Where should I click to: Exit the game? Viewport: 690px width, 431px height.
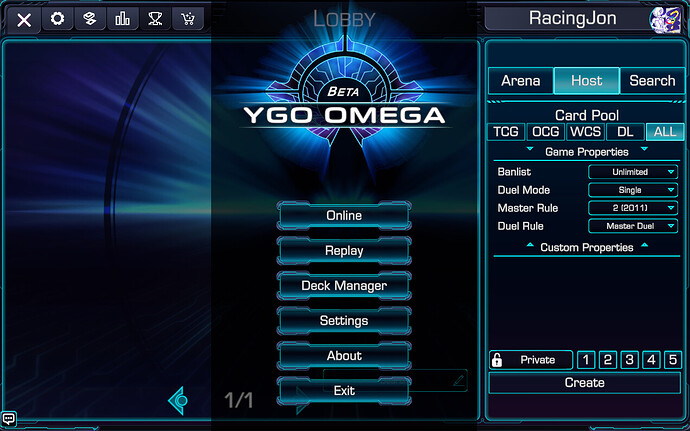(344, 391)
